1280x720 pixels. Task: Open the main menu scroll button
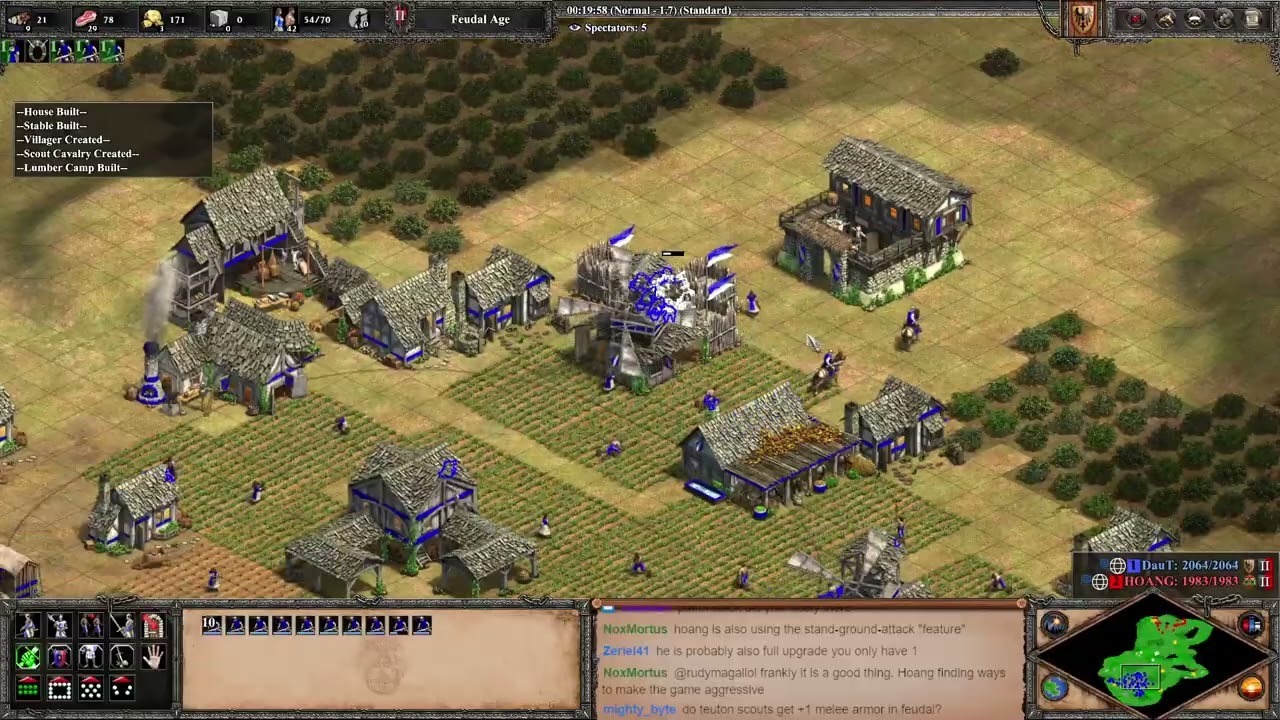point(1253,18)
